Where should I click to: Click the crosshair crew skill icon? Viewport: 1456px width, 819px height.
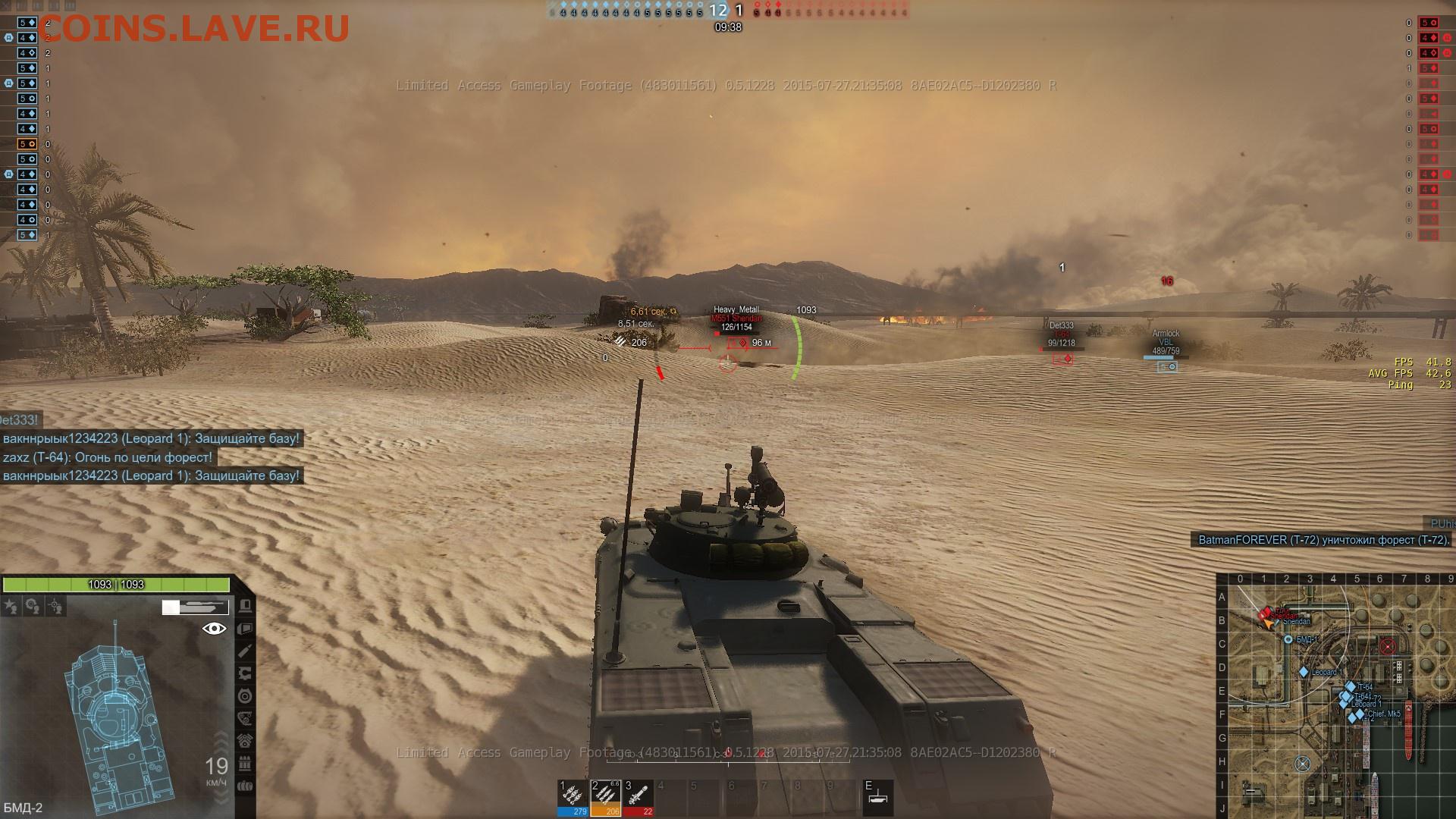[x=55, y=606]
